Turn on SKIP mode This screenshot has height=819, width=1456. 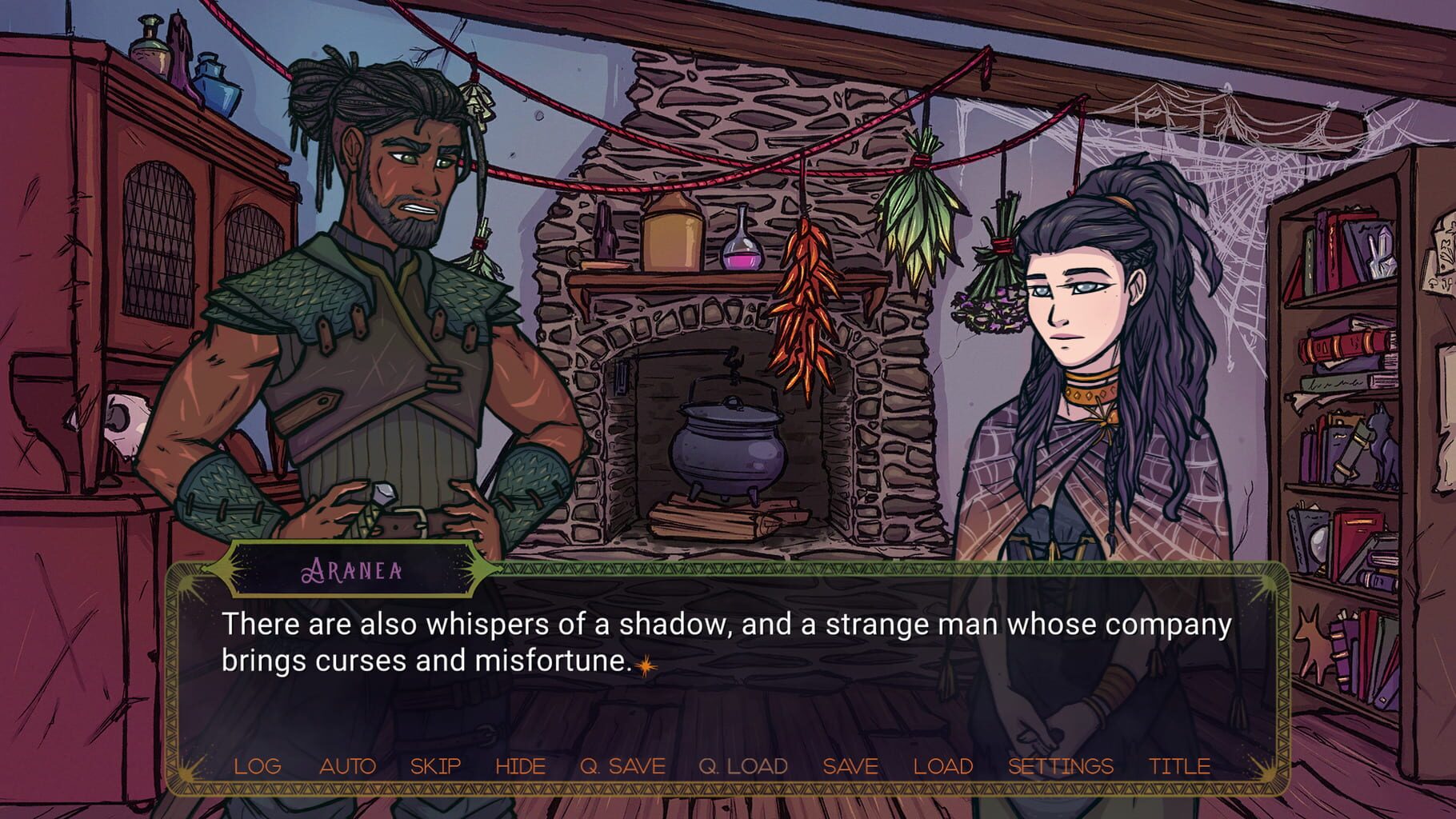pos(434,765)
